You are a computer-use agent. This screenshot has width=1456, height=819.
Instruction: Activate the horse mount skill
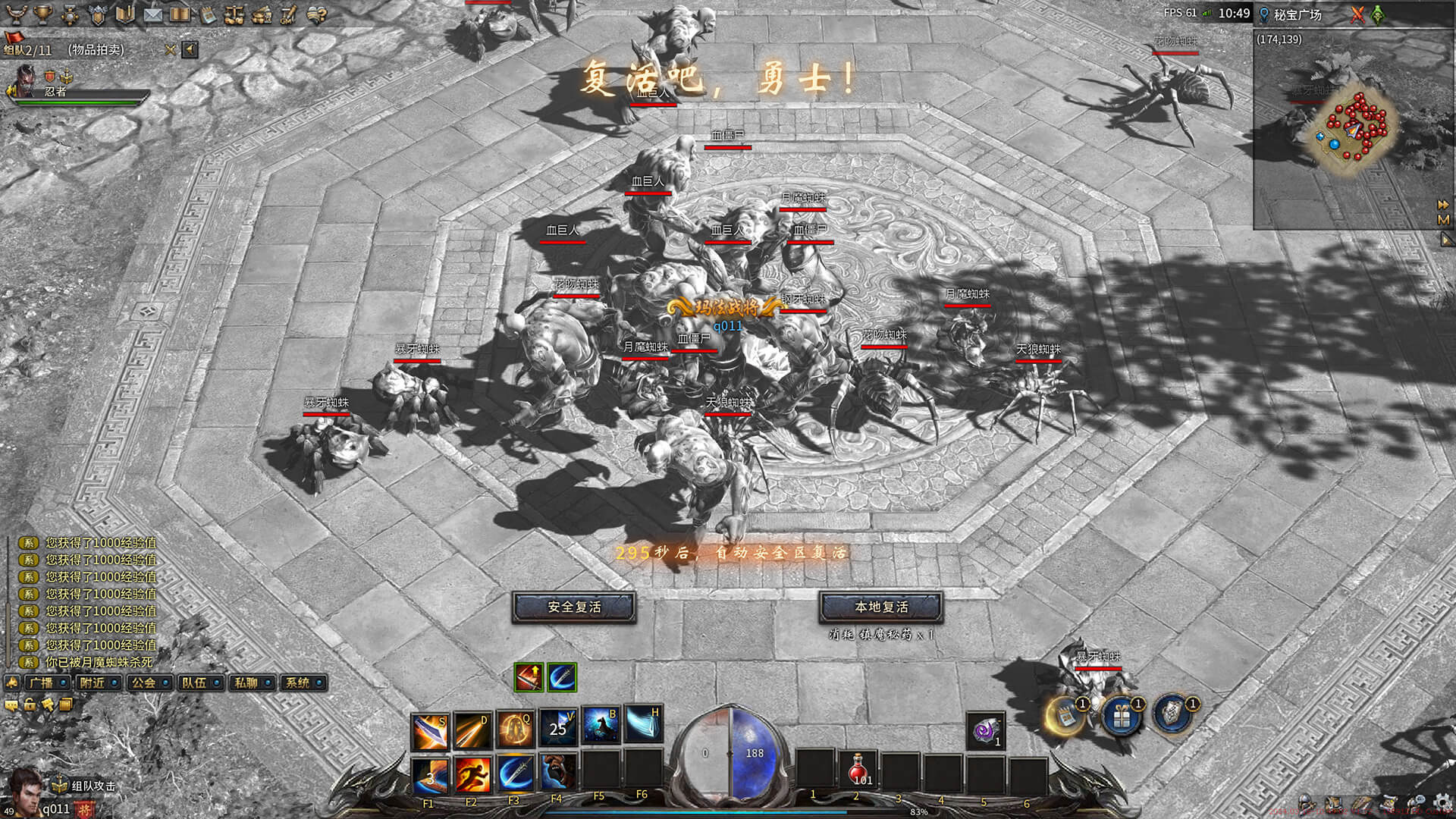point(601,727)
